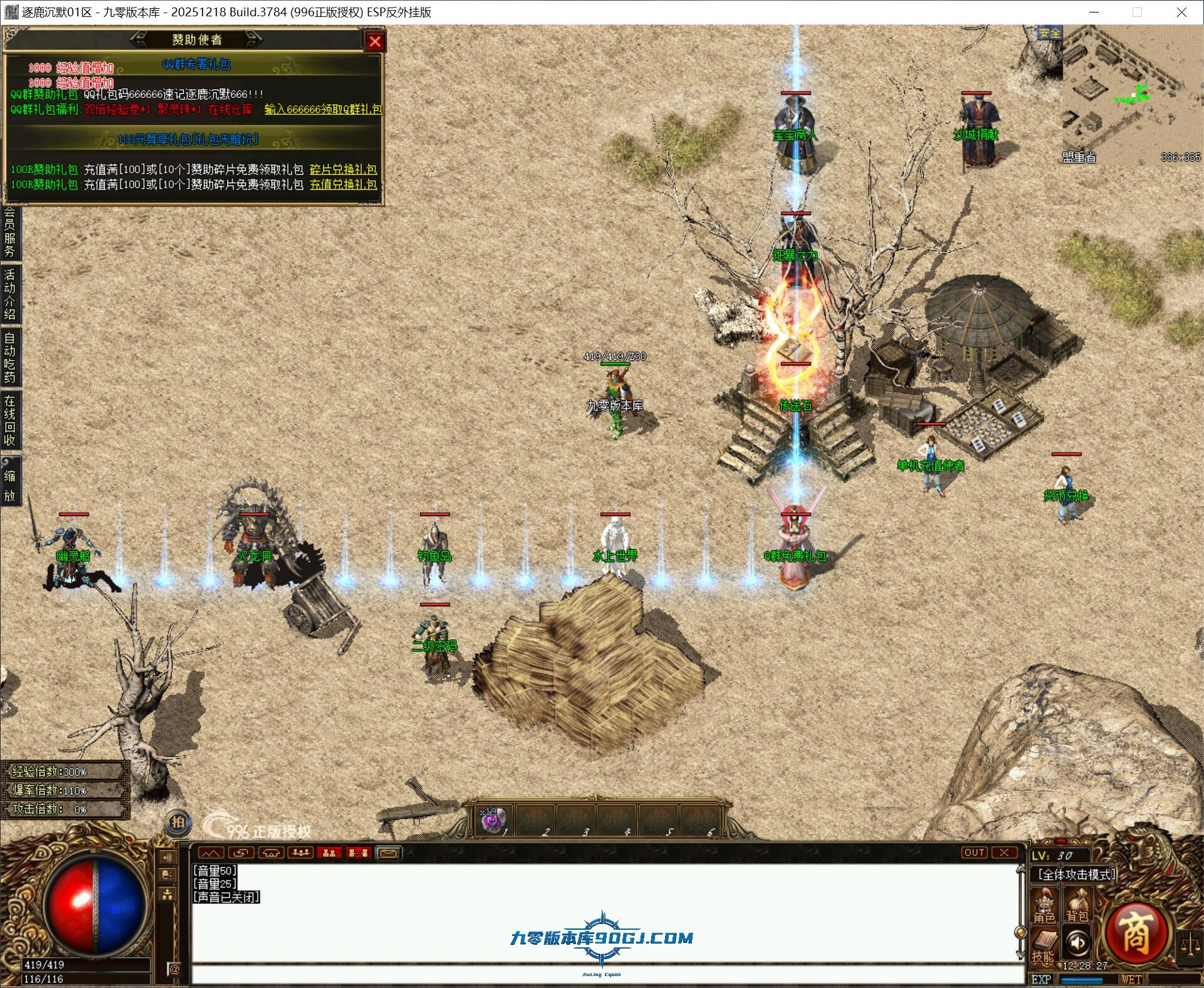
Task: Use the purple item in hotbar slot 1
Action: pos(492,820)
